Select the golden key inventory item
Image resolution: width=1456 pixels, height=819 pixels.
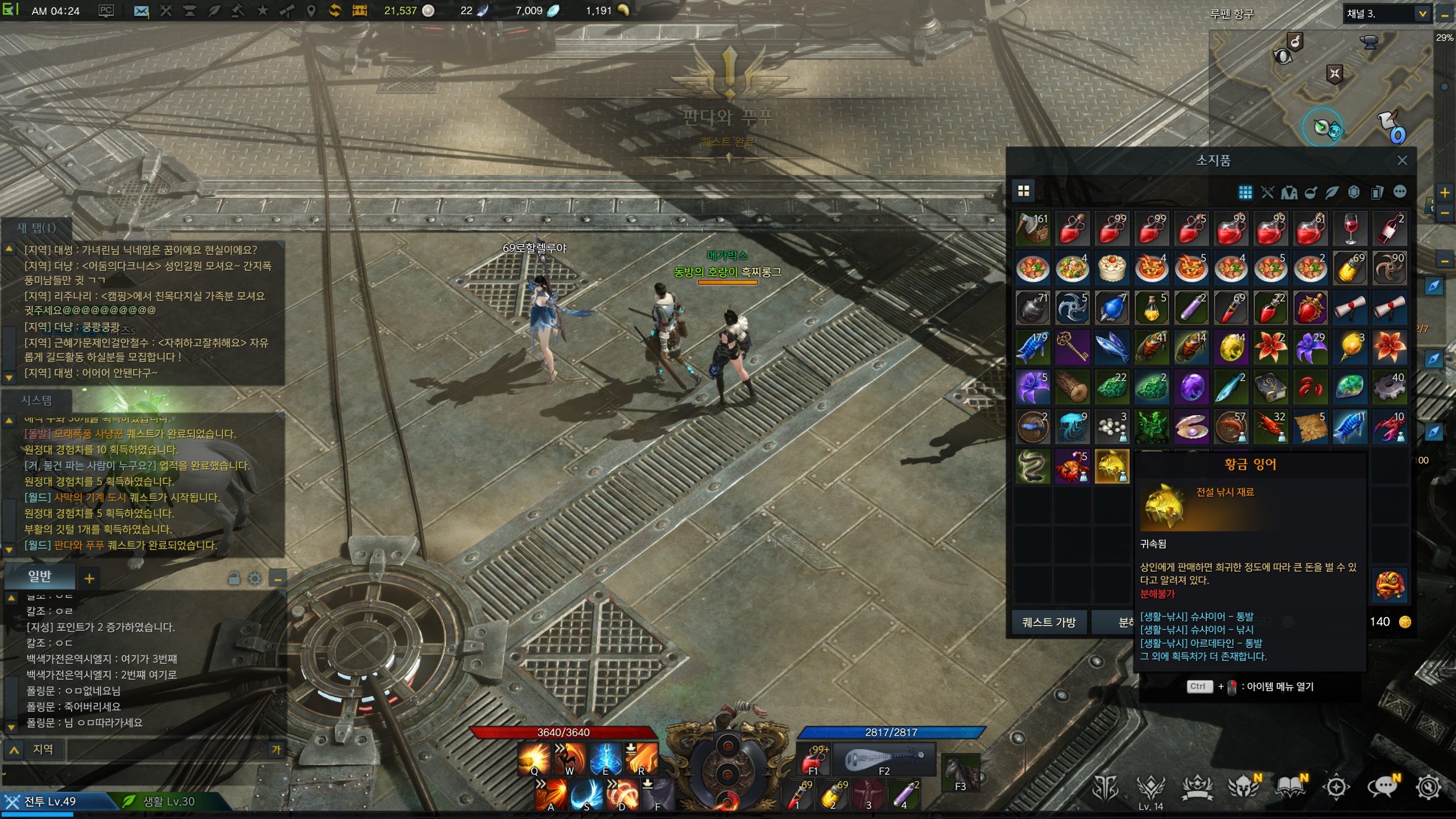point(1072,348)
